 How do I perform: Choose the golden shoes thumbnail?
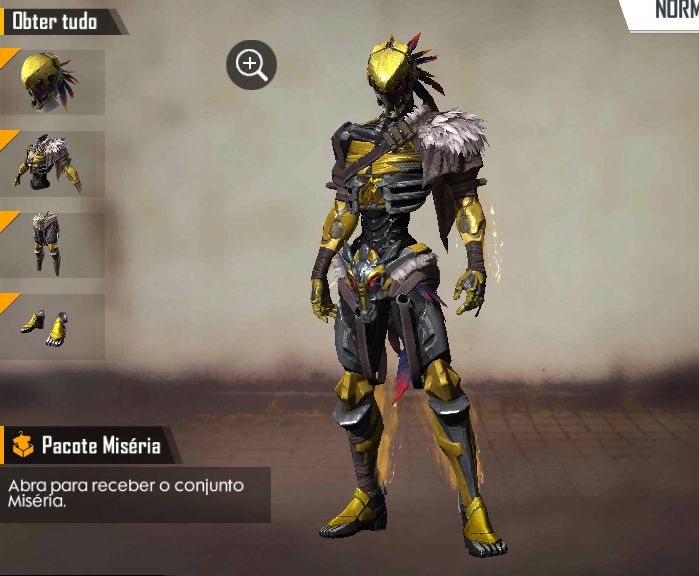(52, 326)
